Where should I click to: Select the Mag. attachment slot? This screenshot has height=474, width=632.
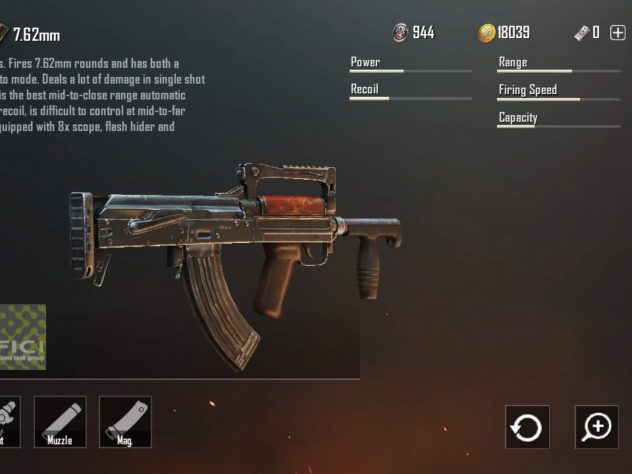[x=125, y=421]
